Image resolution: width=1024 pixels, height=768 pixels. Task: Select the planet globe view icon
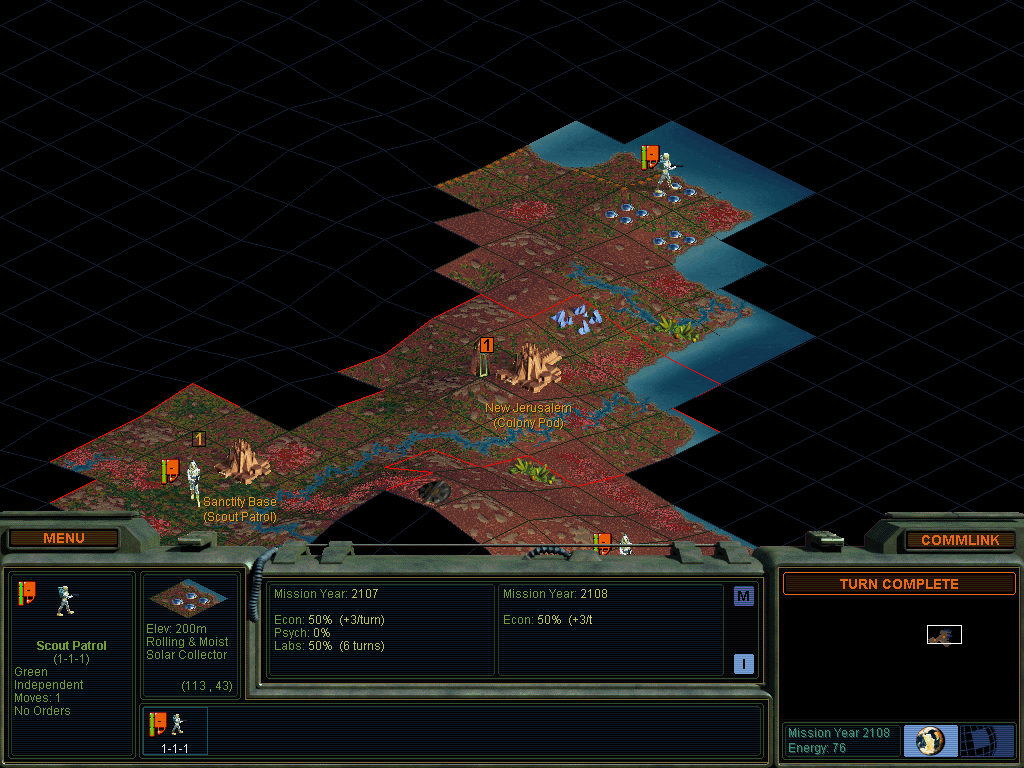[x=930, y=741]
